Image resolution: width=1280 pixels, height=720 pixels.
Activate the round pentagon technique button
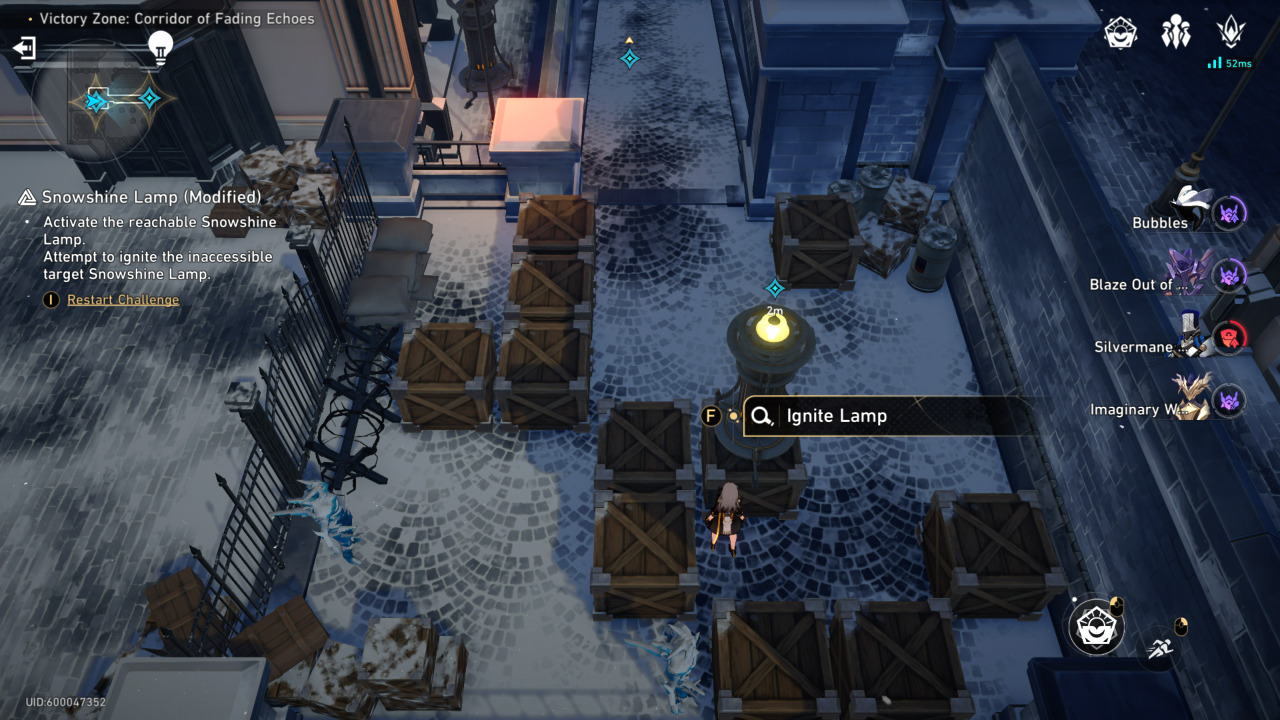pos(1096,627)
